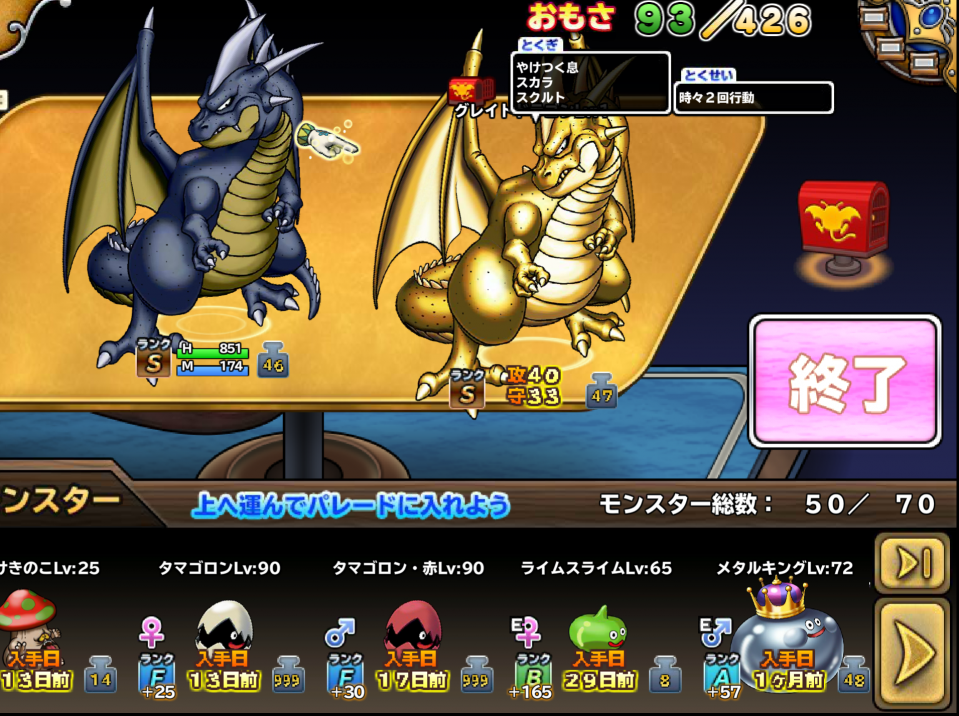This screenshot has height=716, width=959.
Task: Tap the pink 終了 finish button
Action: [x=845, y=381]
